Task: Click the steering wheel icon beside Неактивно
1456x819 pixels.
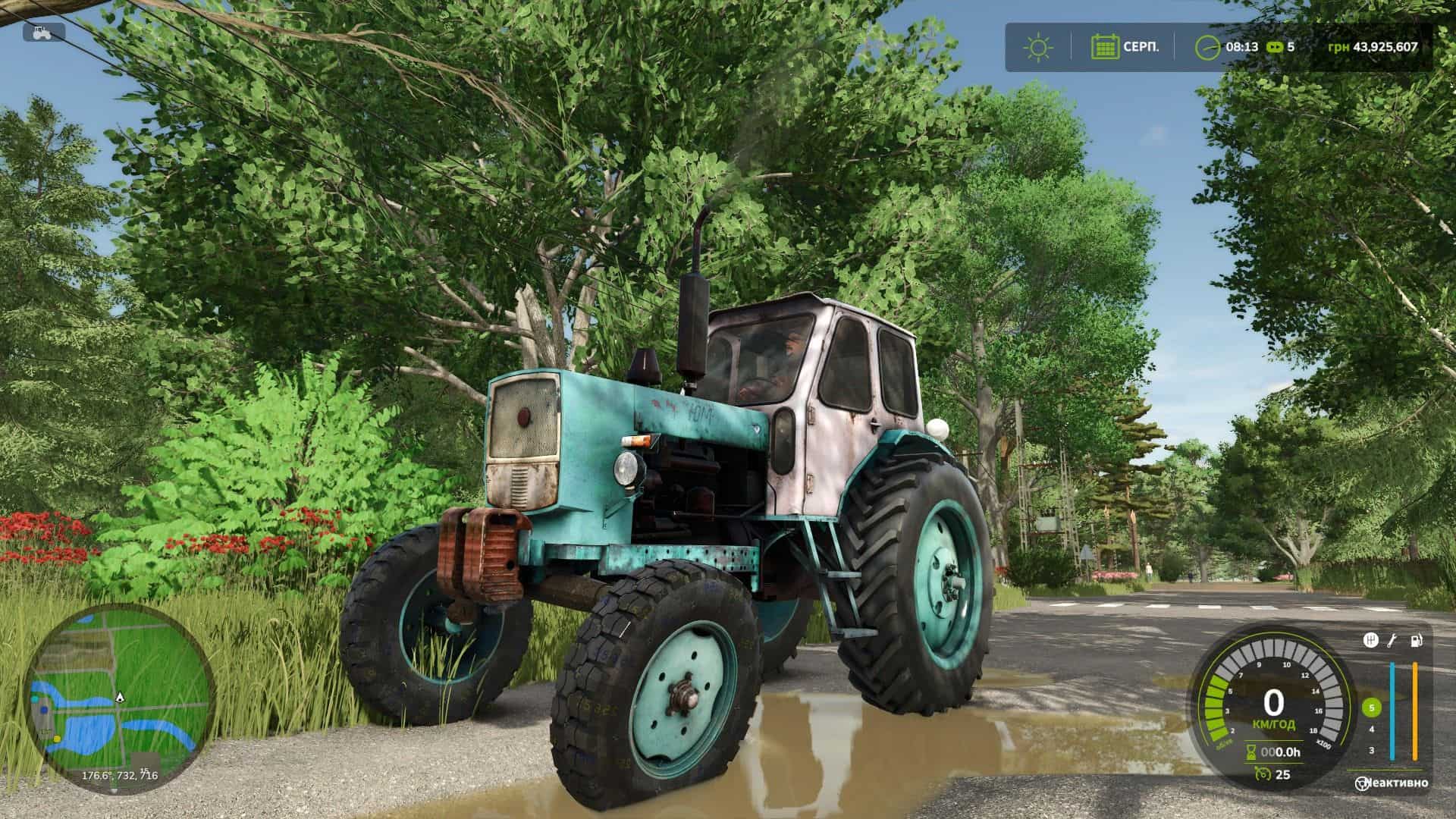Action: click(x=1362, y=783)
